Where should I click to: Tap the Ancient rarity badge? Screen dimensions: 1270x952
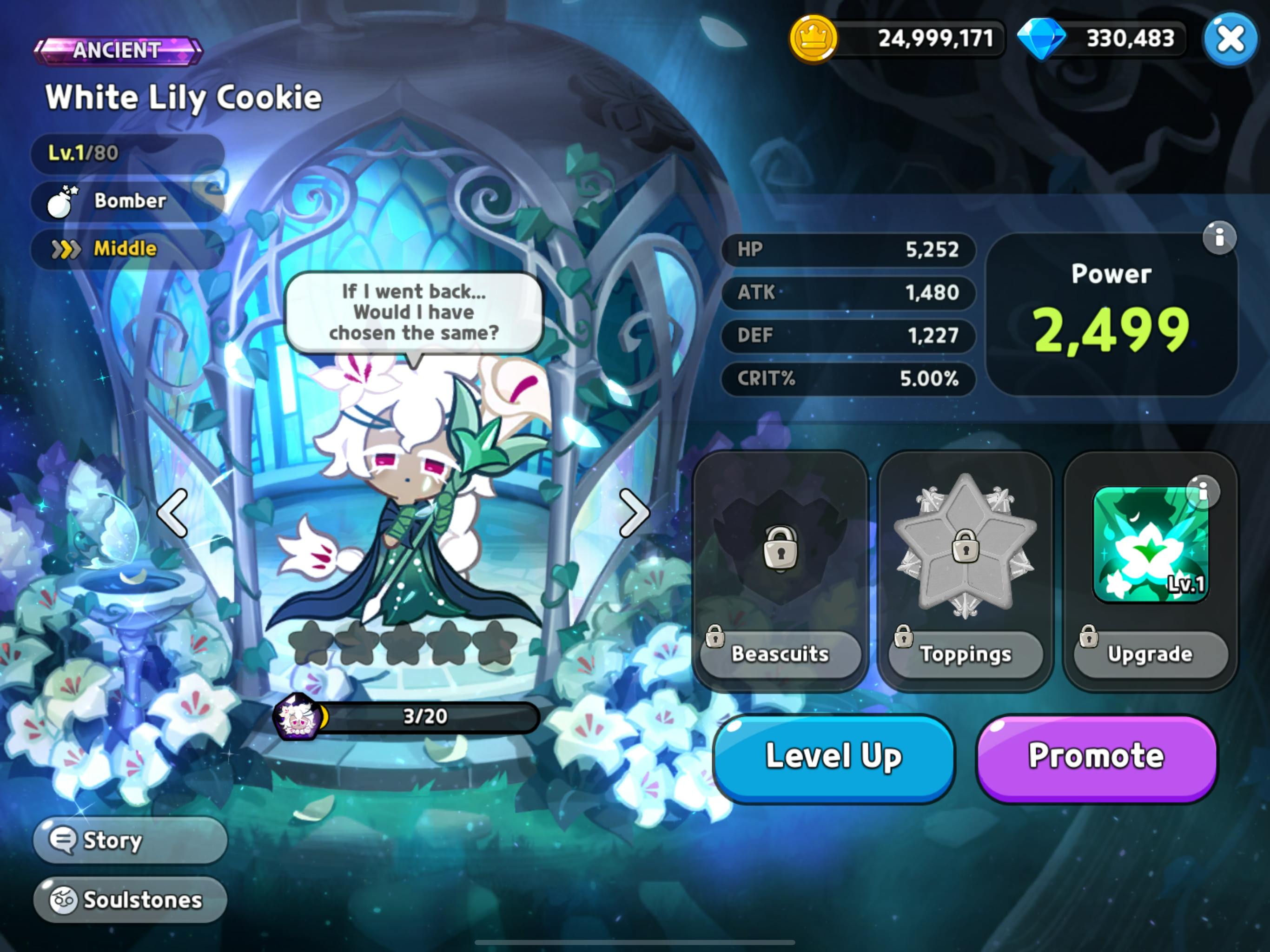(118, 51)
